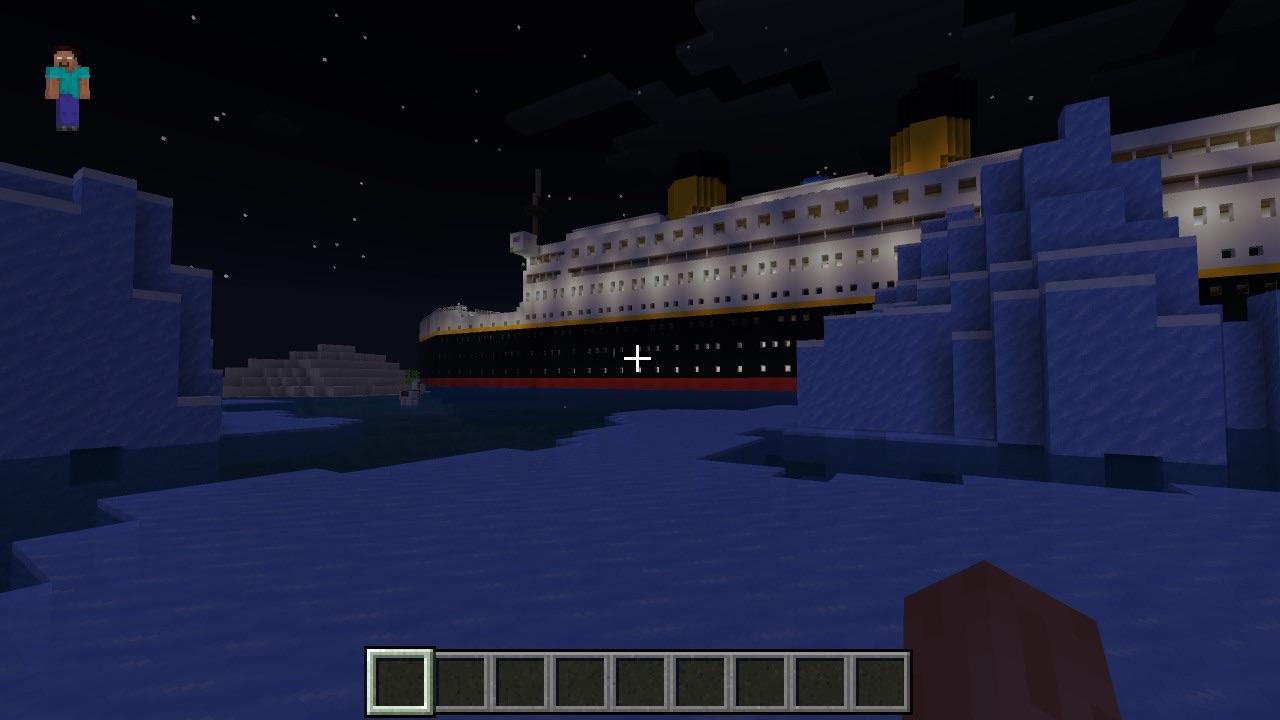Select the first hotbar slot
Image resolution: width=1280 pixels, height=720 pixels.
click(398, 680)
